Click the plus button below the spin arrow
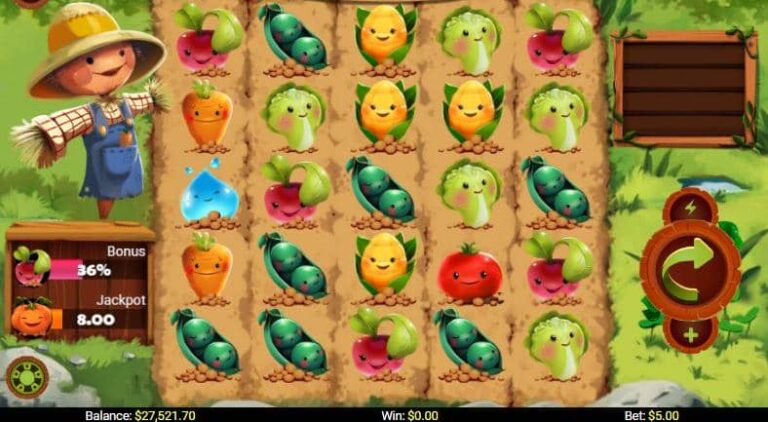Viewport: 768px width, 422px height. 691,333
